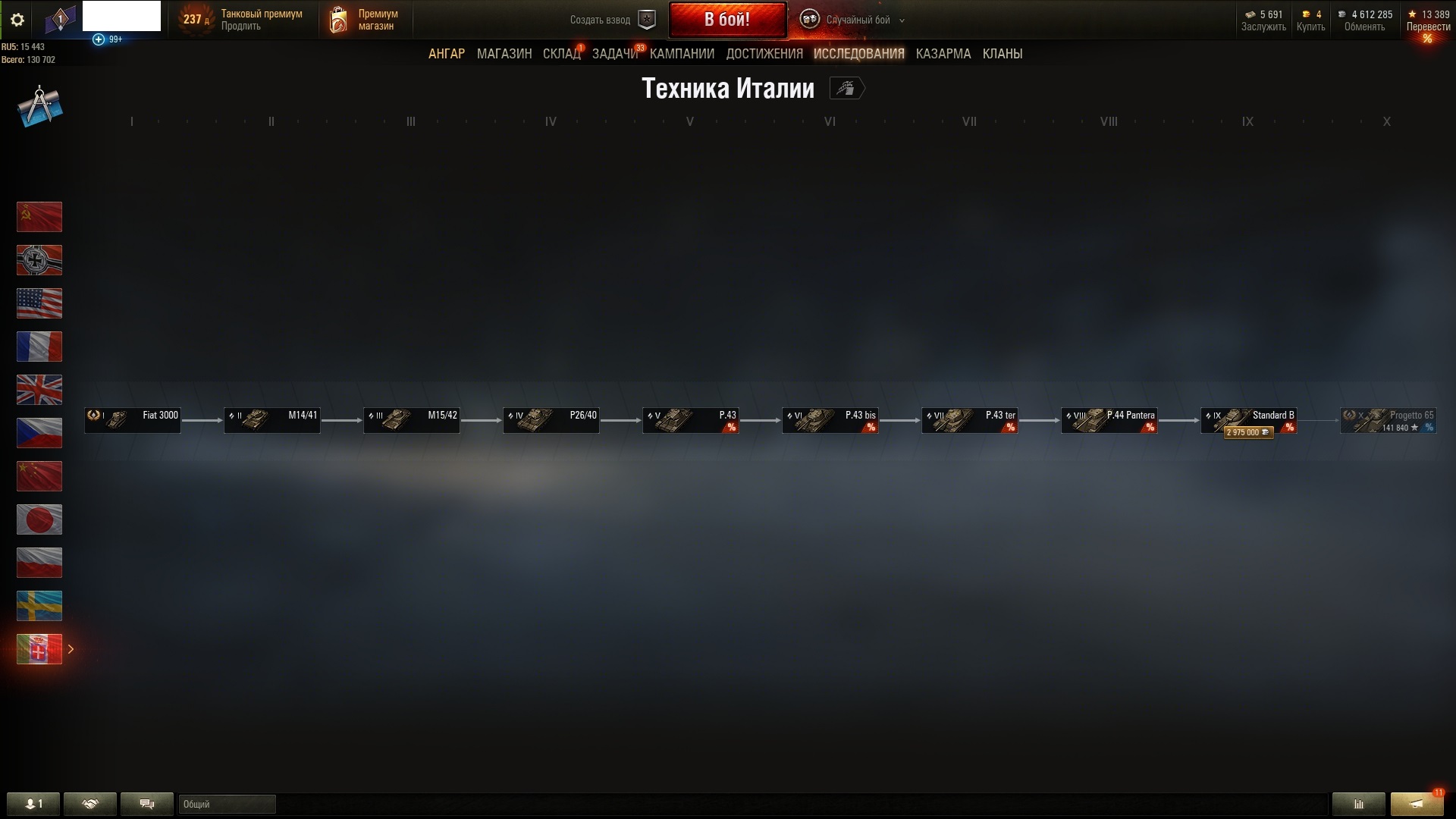Open the Общий chat channel selector
The height and width of the screenshot is (819, 1456).
[226, 804]
